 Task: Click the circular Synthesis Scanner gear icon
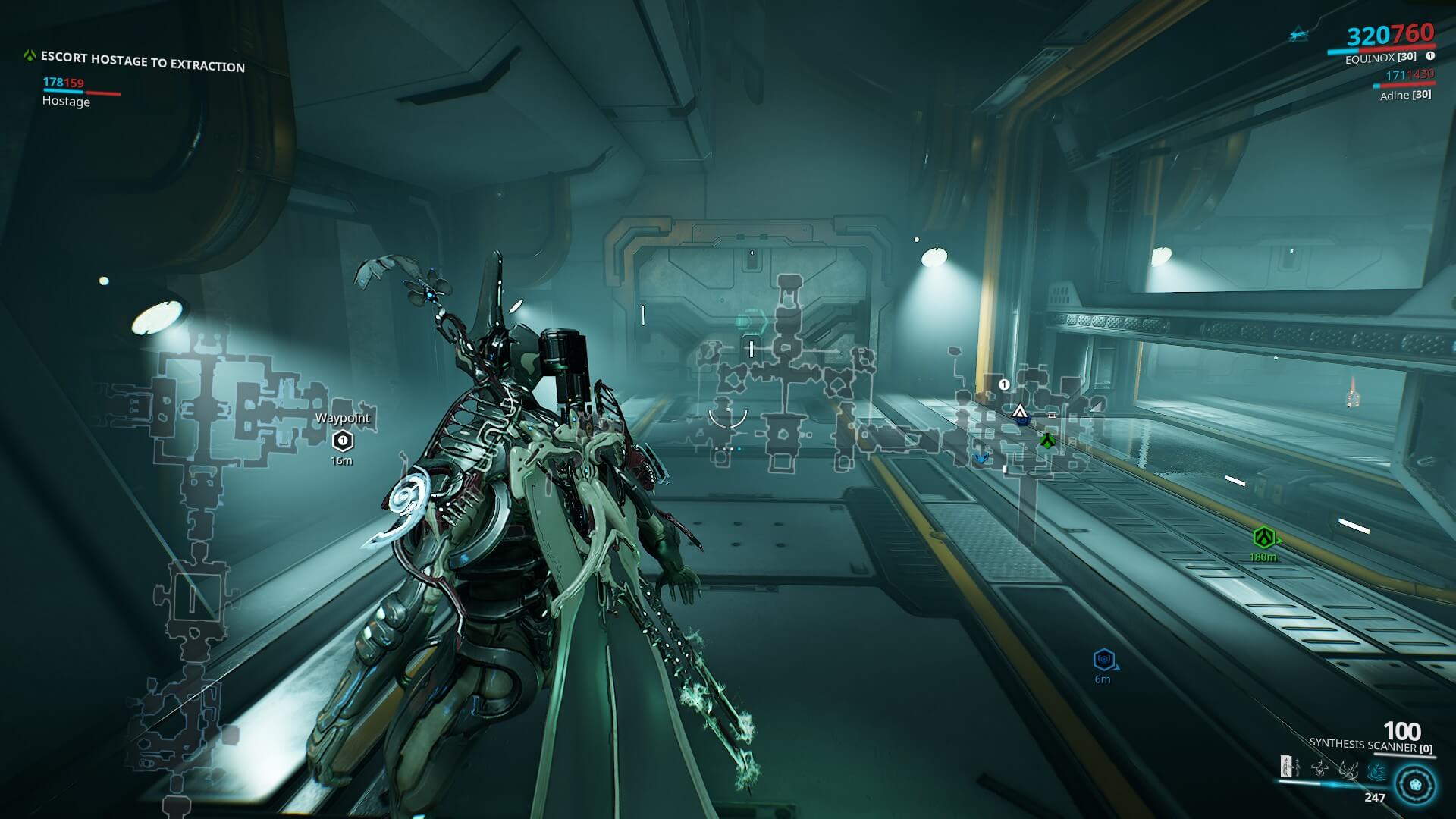click(1415, 783)
